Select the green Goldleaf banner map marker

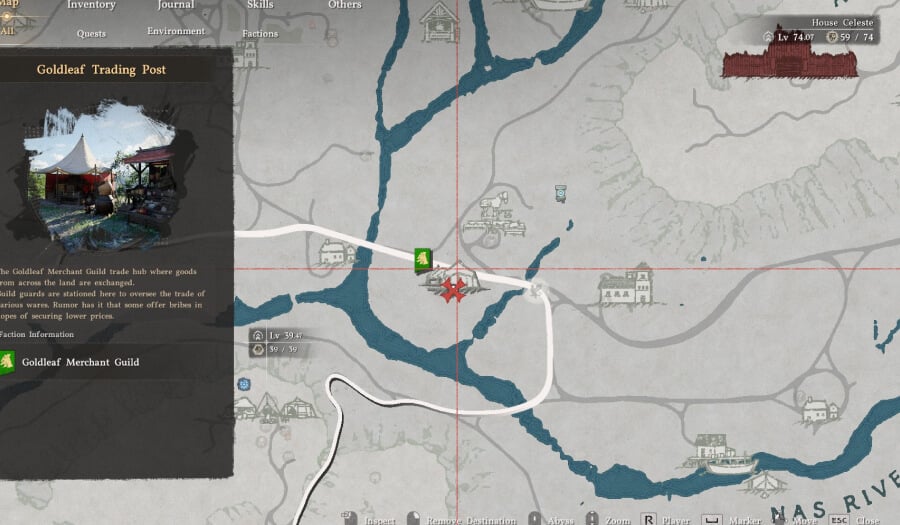[422, 259]
